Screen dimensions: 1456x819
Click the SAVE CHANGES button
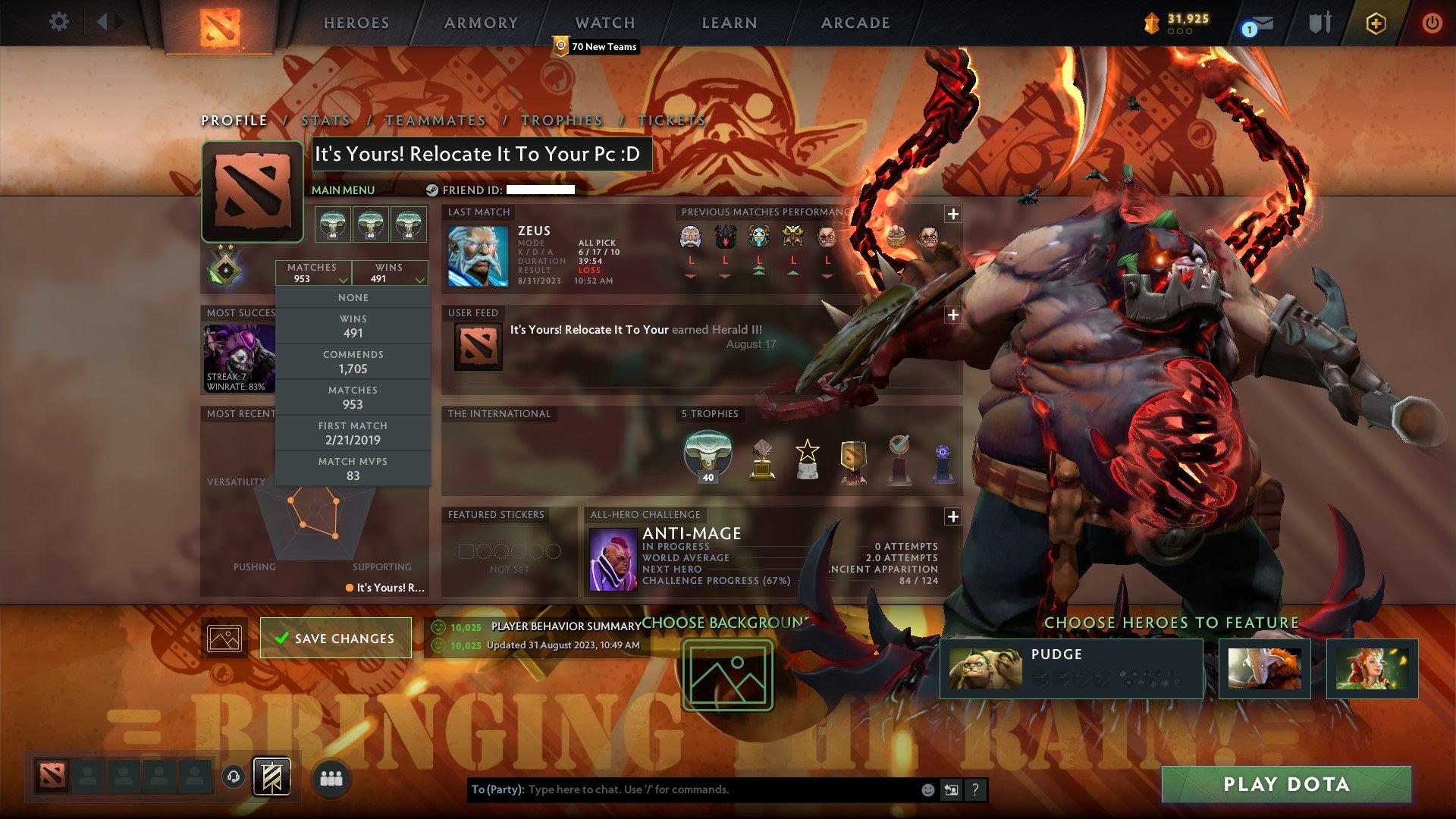[x=336, y=638]
